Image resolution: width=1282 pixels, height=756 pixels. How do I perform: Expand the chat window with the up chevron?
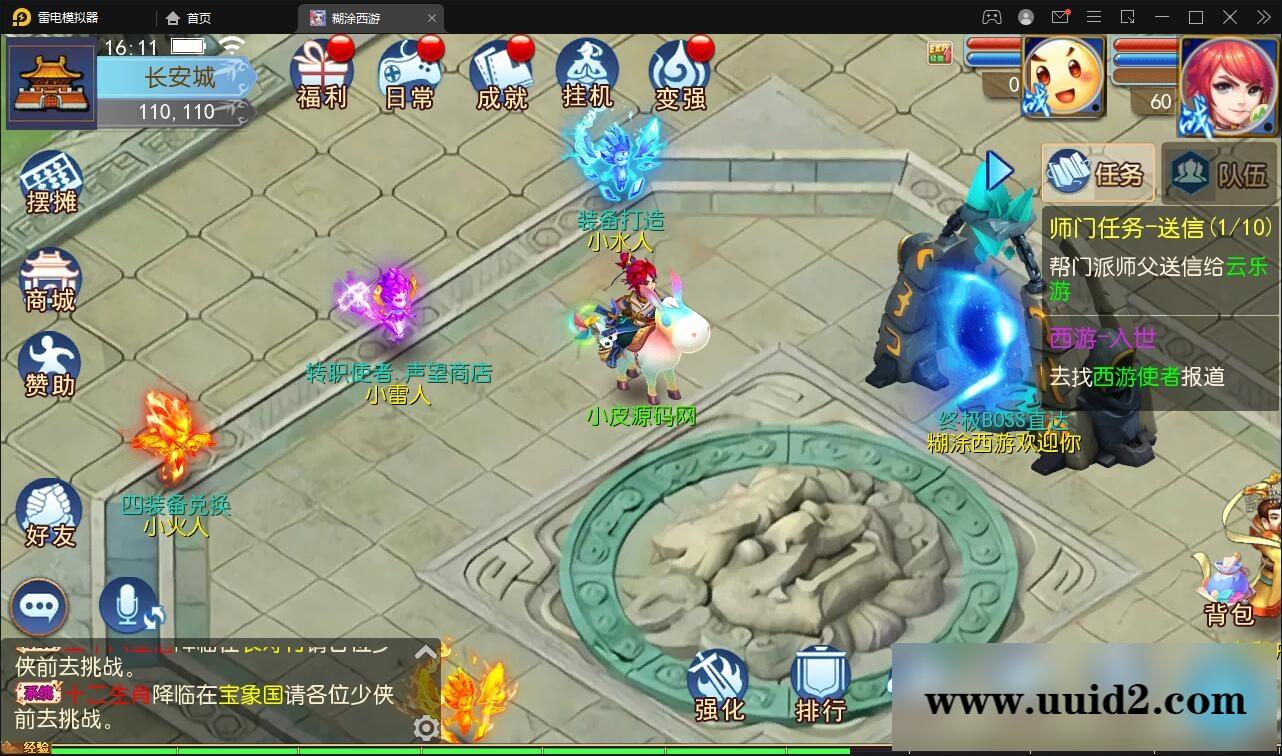click(x=427, y=651)
